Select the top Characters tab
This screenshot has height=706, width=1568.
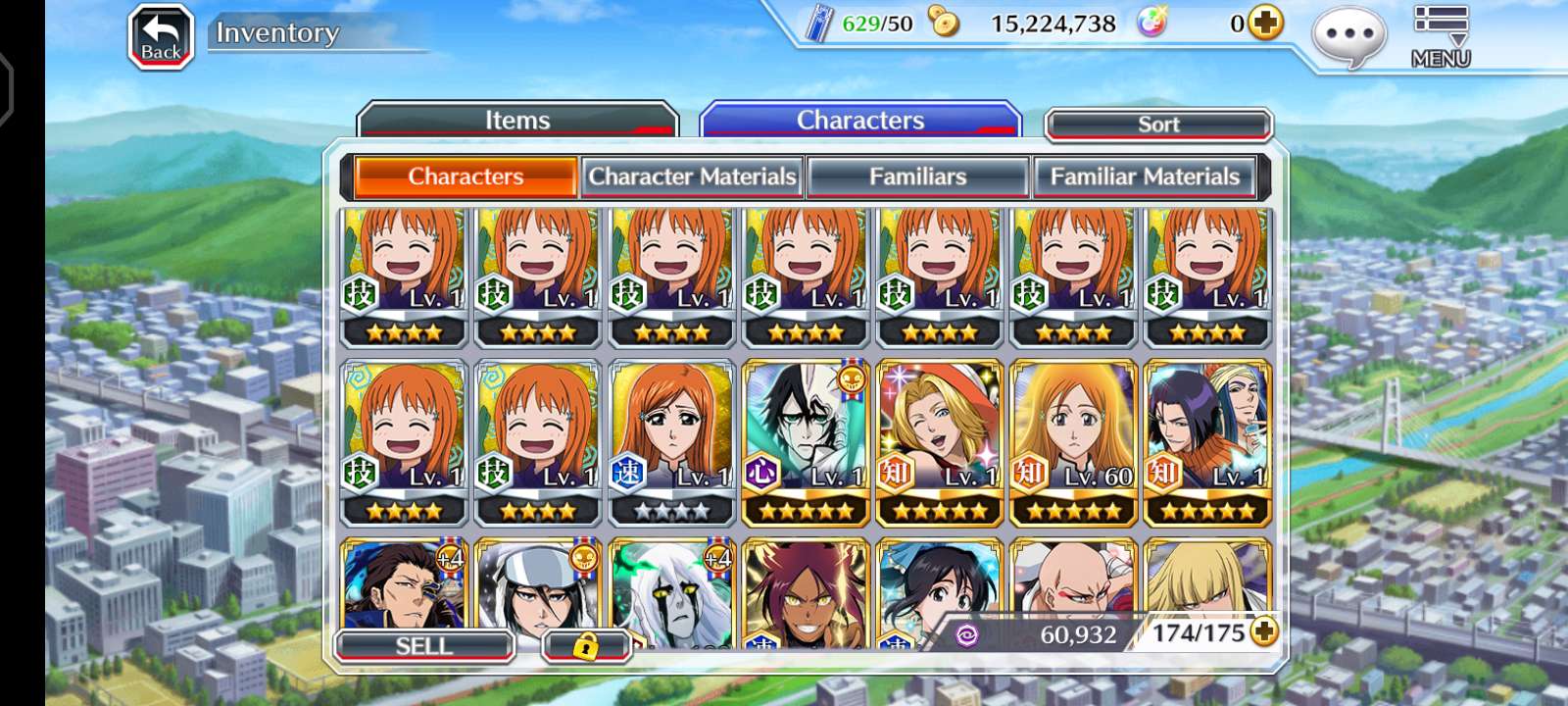[859, 121]
